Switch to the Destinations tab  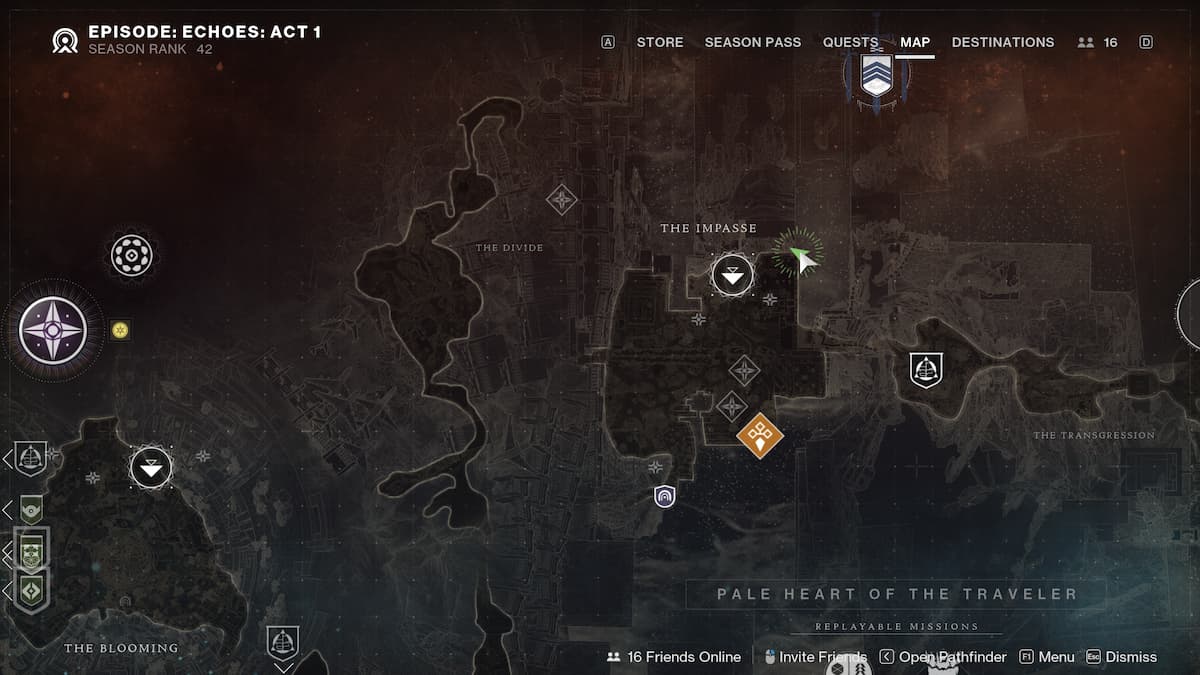[1002, 42]
